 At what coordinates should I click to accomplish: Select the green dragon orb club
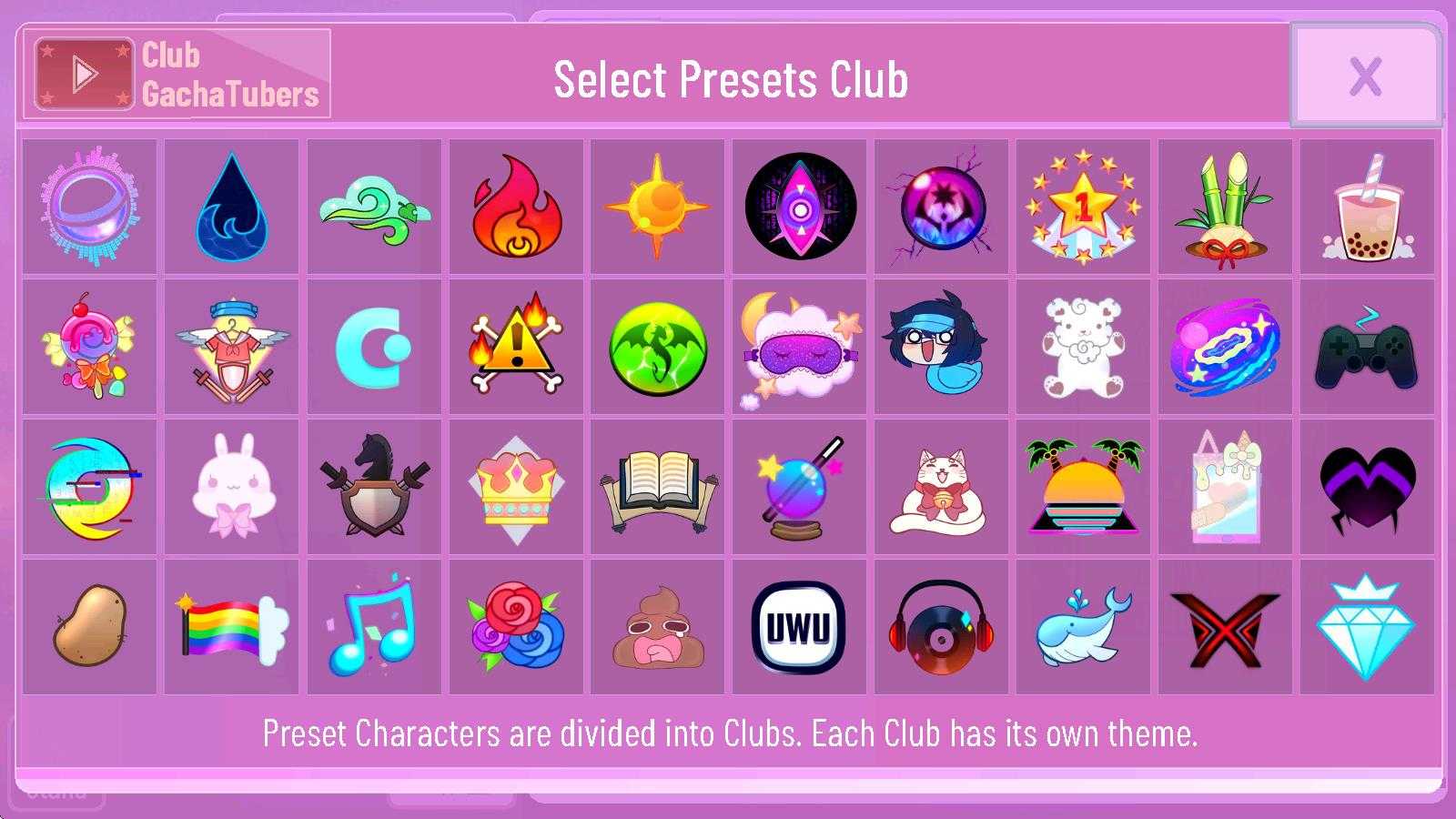click(x=657, y=347)
